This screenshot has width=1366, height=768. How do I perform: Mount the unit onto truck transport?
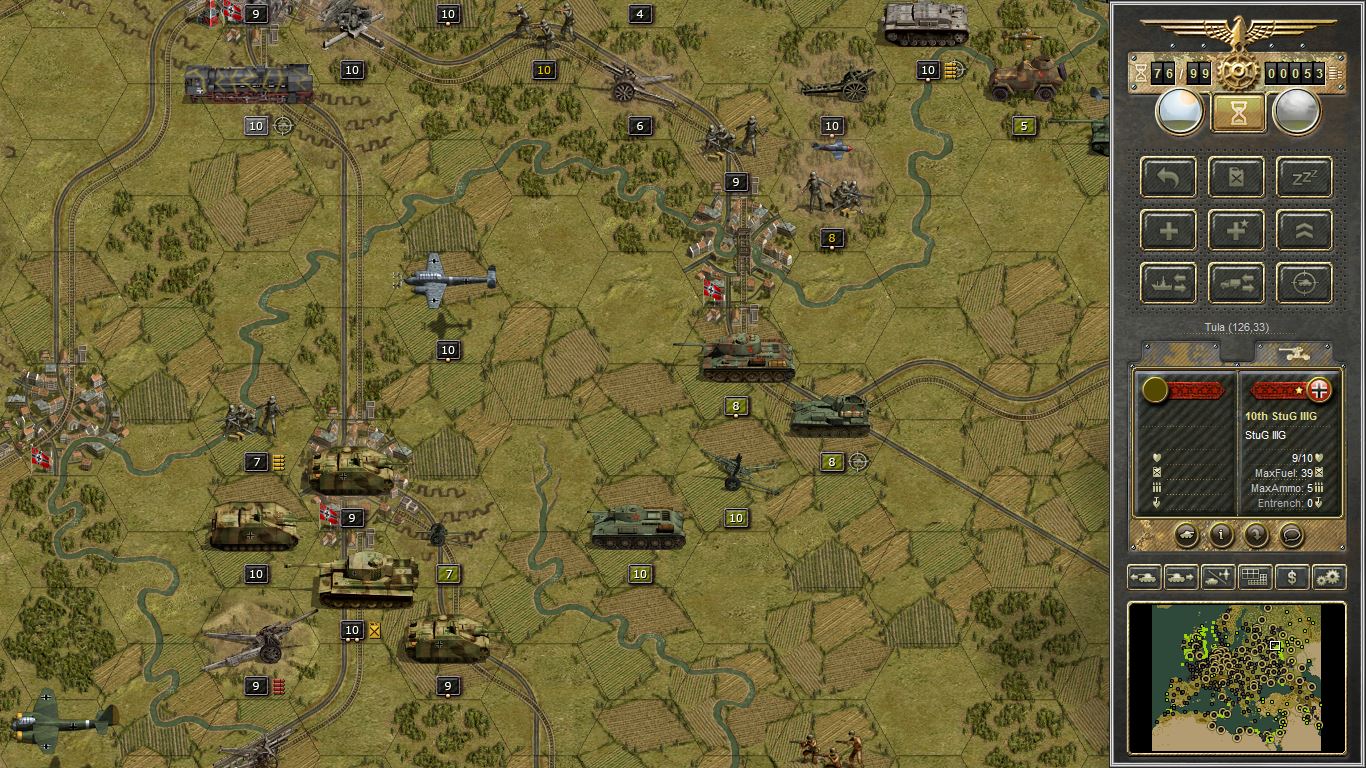(x=1236, y=283)
